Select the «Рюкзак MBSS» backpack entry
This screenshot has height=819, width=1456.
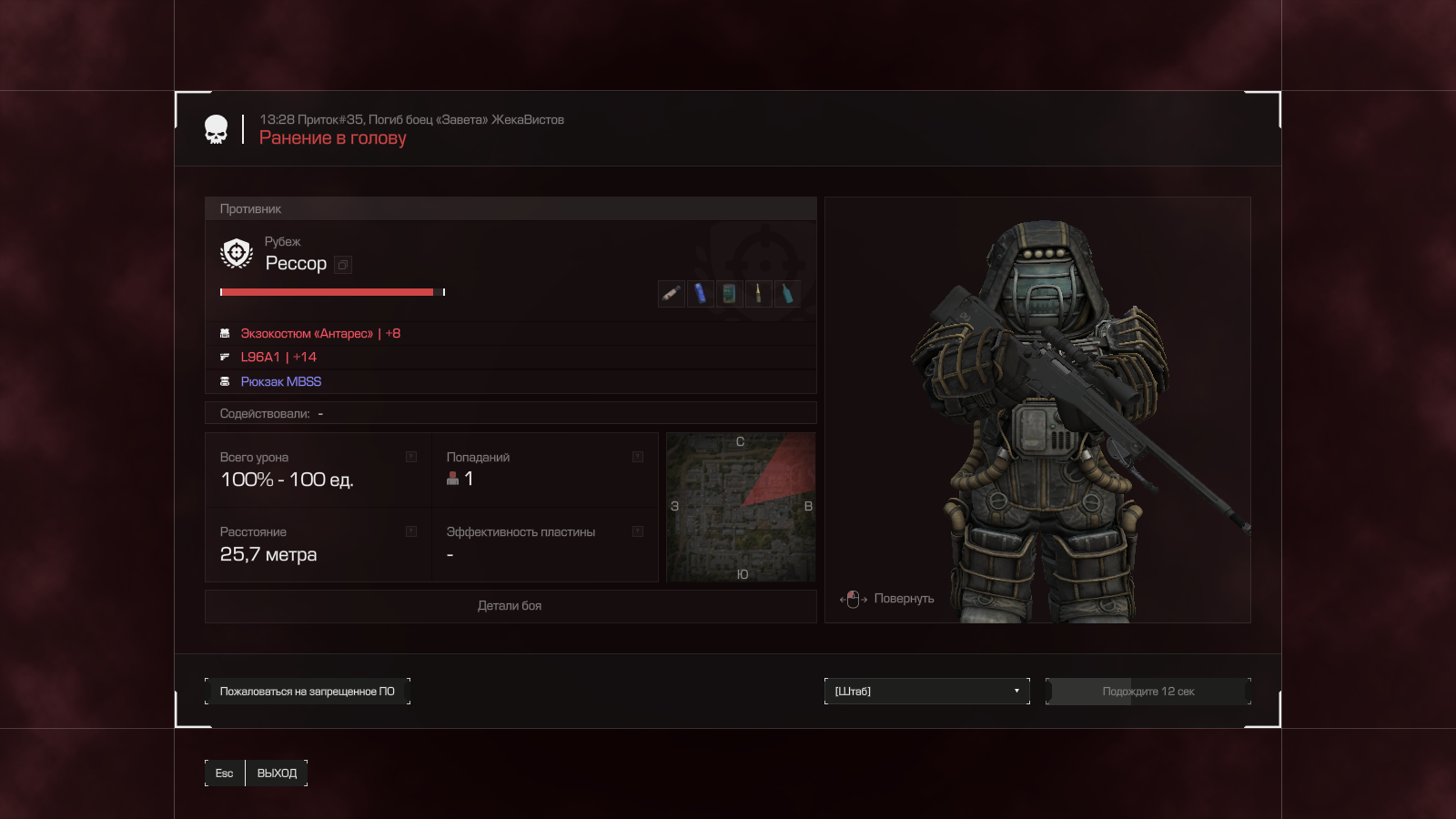280,382
